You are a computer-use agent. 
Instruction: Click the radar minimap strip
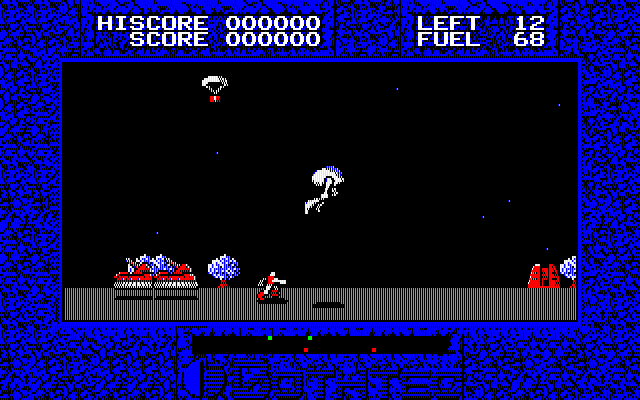(x=320, y=344)
